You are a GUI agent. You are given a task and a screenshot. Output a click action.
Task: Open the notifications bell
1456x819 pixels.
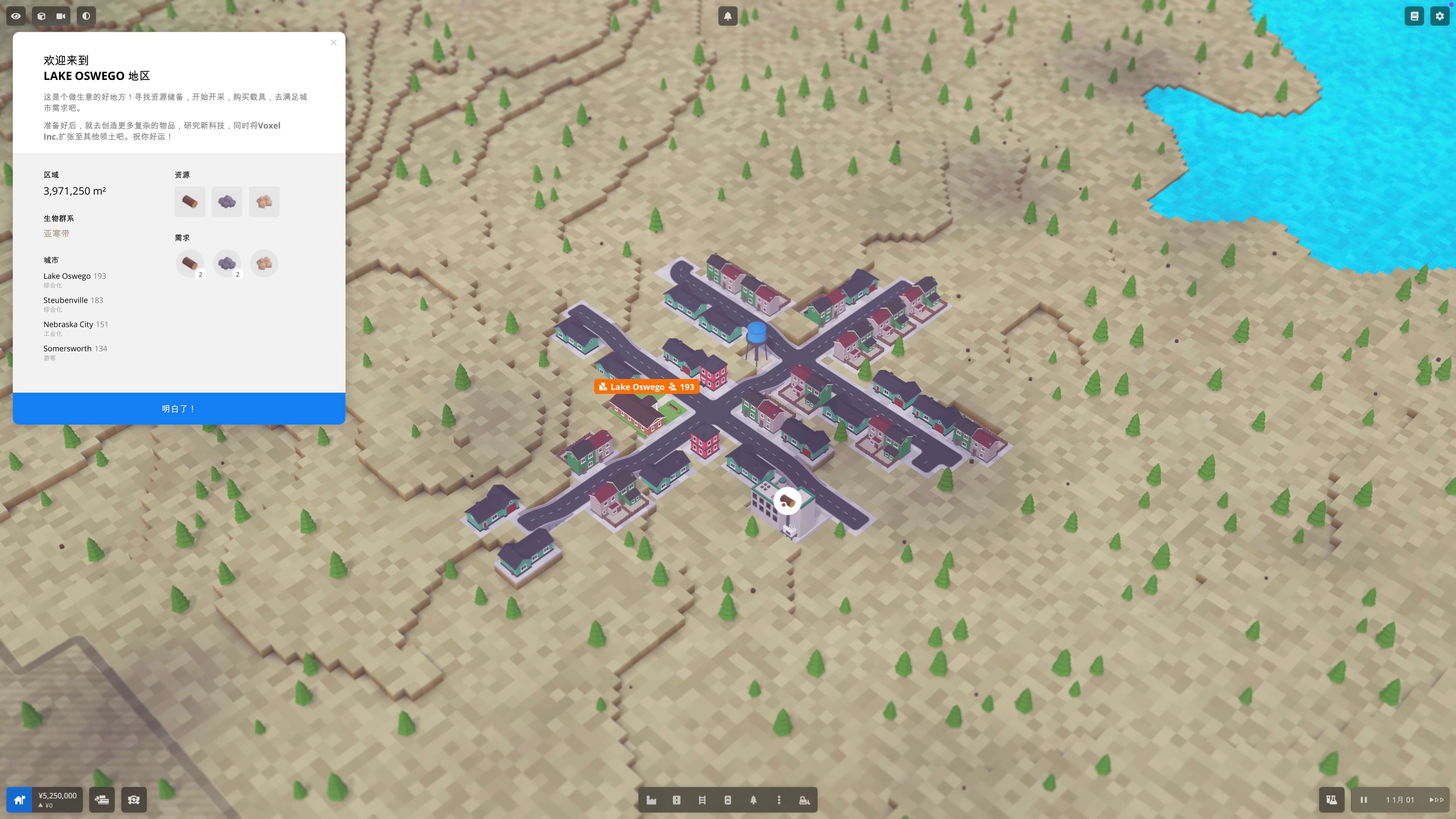tap(728, 16)
